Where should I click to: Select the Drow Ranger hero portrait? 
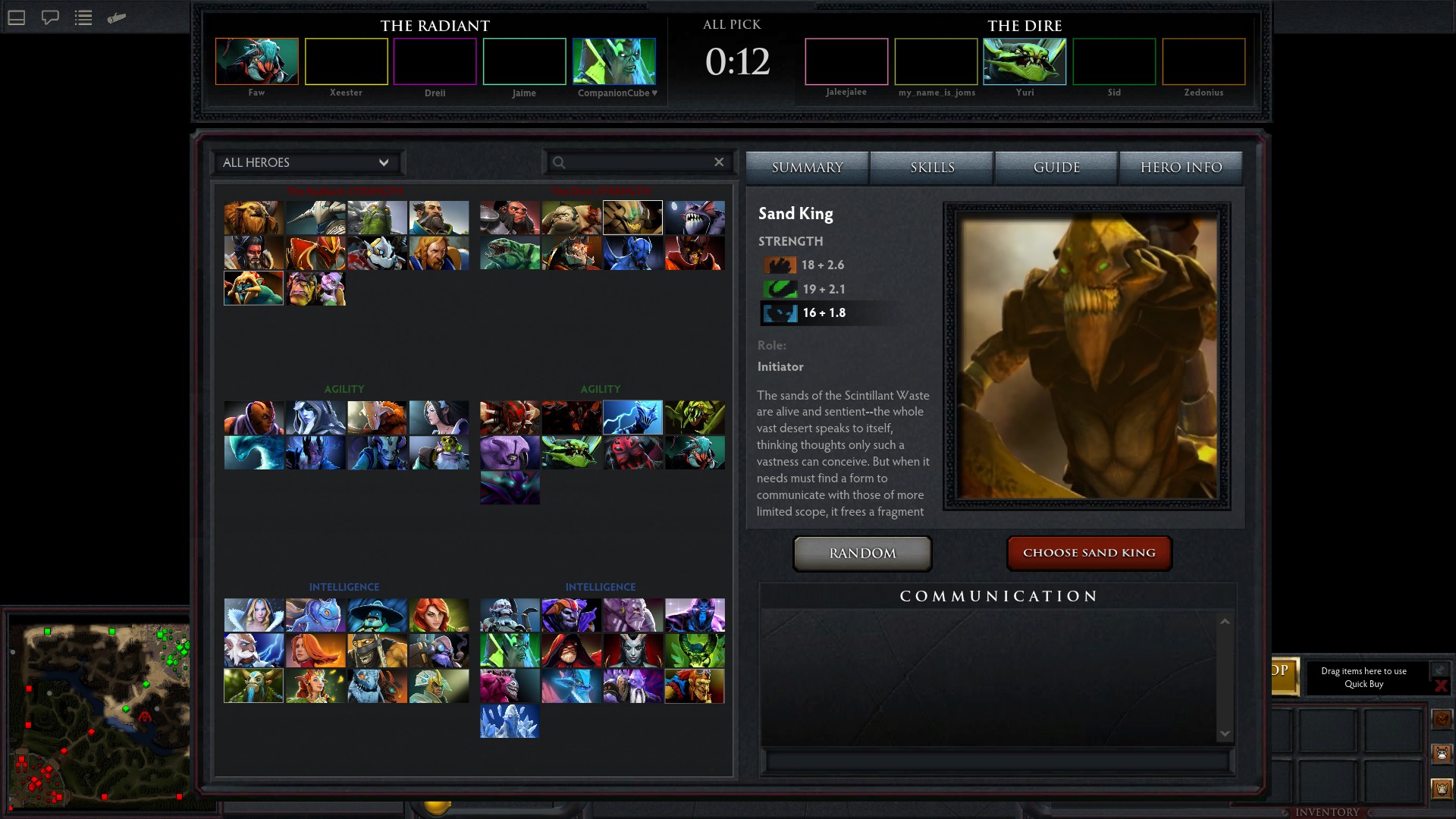click(315, 417)
